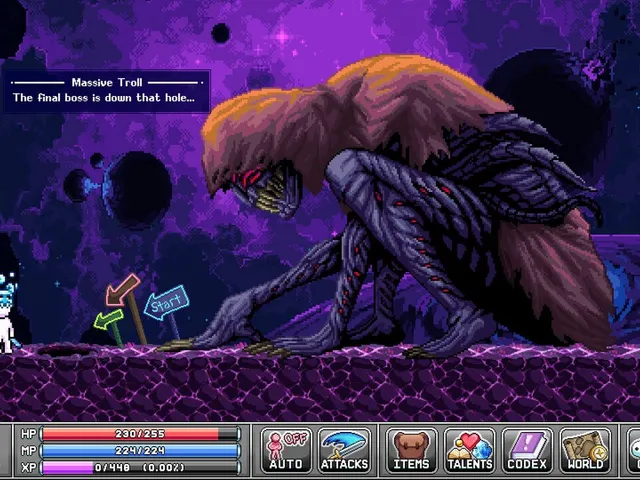Open the ITEMS backpack
This screenshot has width=640, height=480.
point(410,450)
